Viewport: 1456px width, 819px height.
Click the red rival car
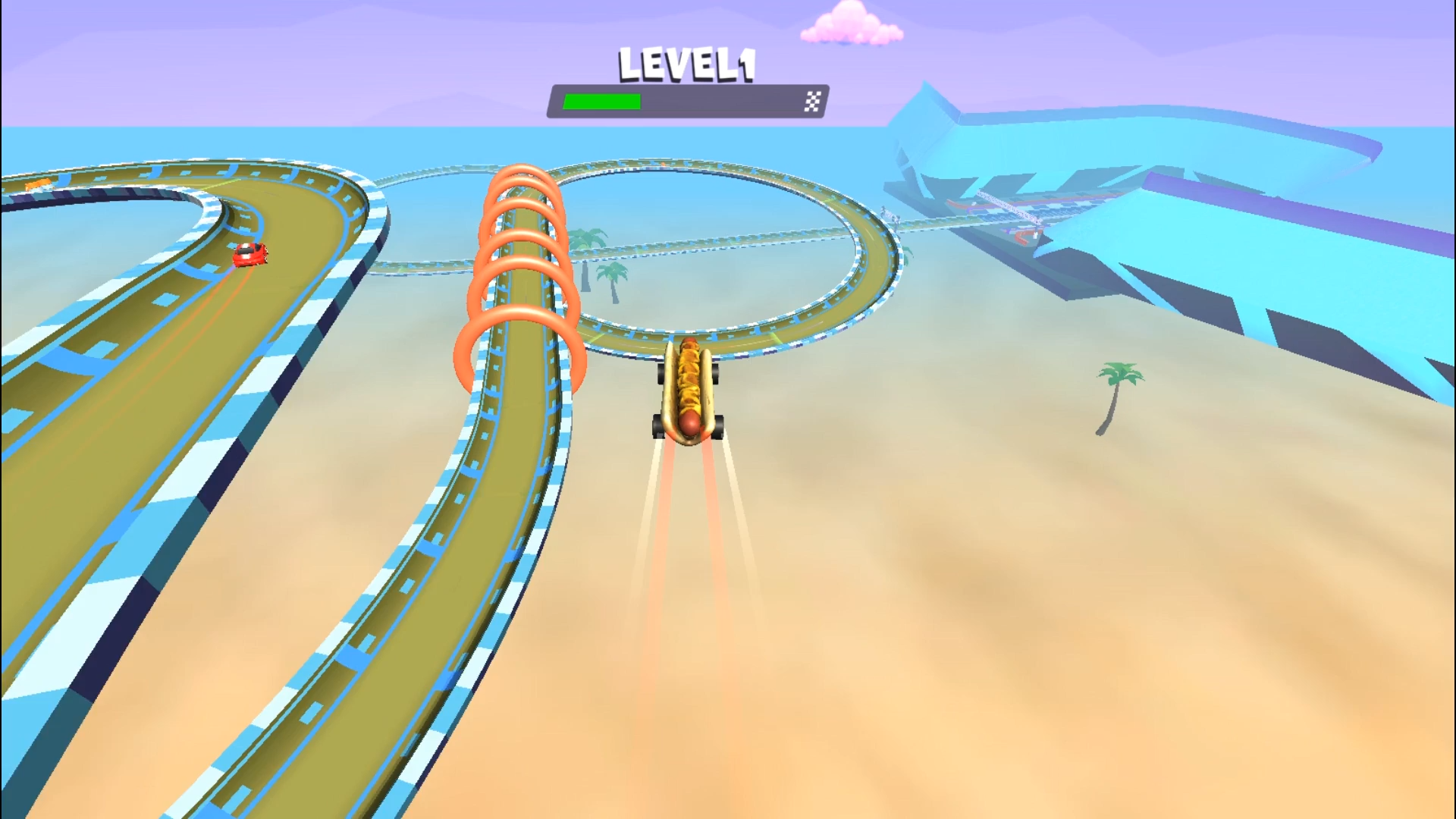250,254
